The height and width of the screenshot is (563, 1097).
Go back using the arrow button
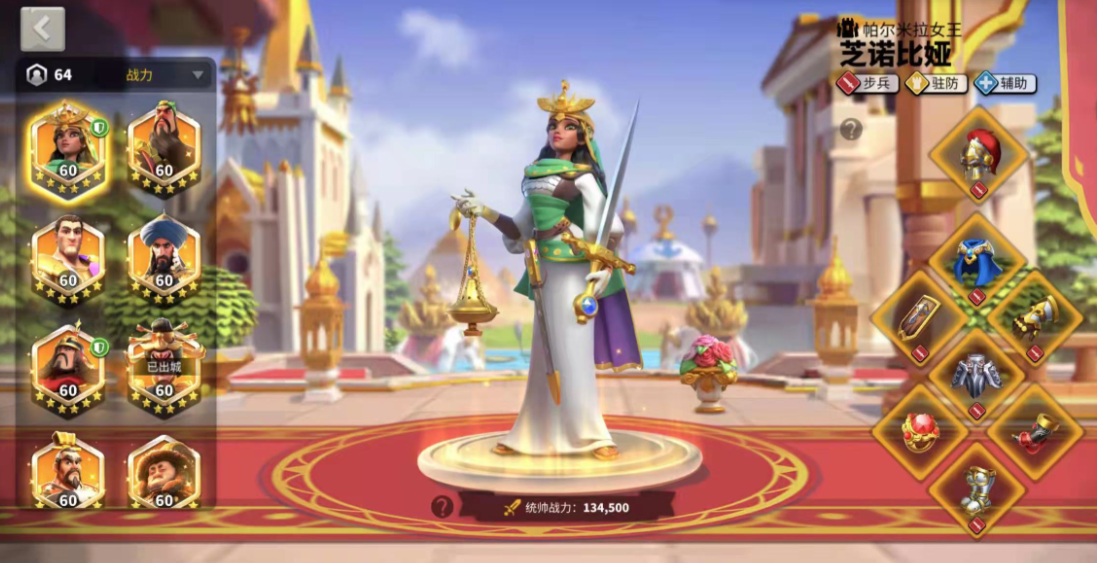click(x=42, y=29)
